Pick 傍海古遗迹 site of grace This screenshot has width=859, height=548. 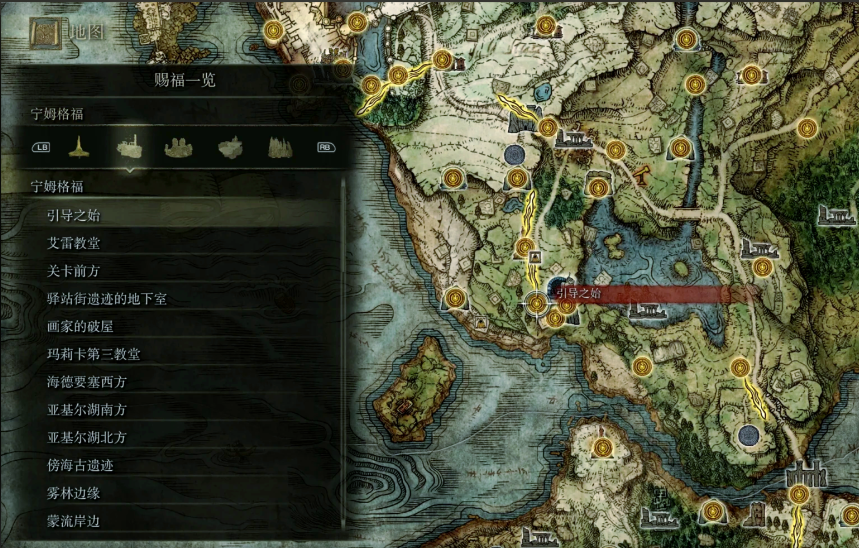[81, 465]
